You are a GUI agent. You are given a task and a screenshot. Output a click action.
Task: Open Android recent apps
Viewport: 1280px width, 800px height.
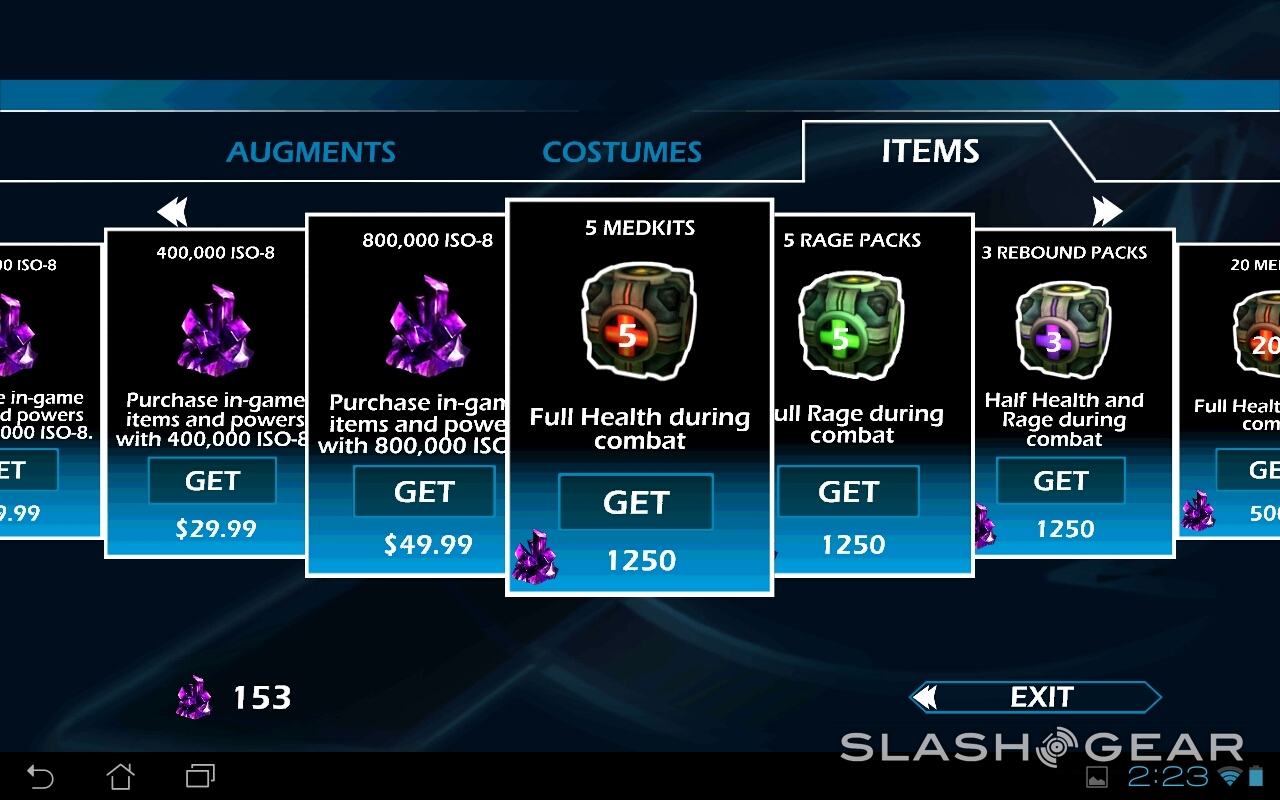[200, 776]
